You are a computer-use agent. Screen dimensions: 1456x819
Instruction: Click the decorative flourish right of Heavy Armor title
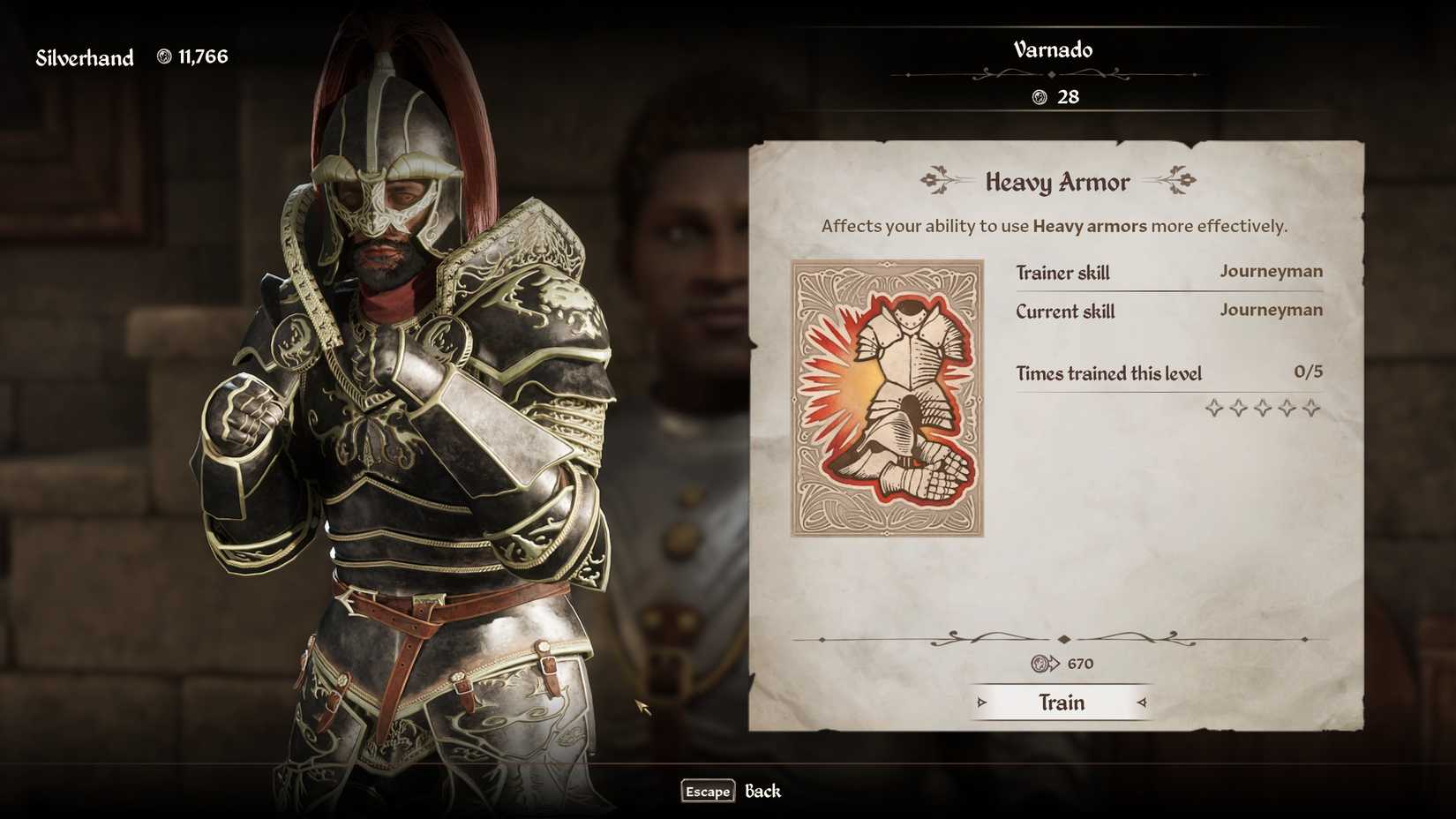(1181, 179)
